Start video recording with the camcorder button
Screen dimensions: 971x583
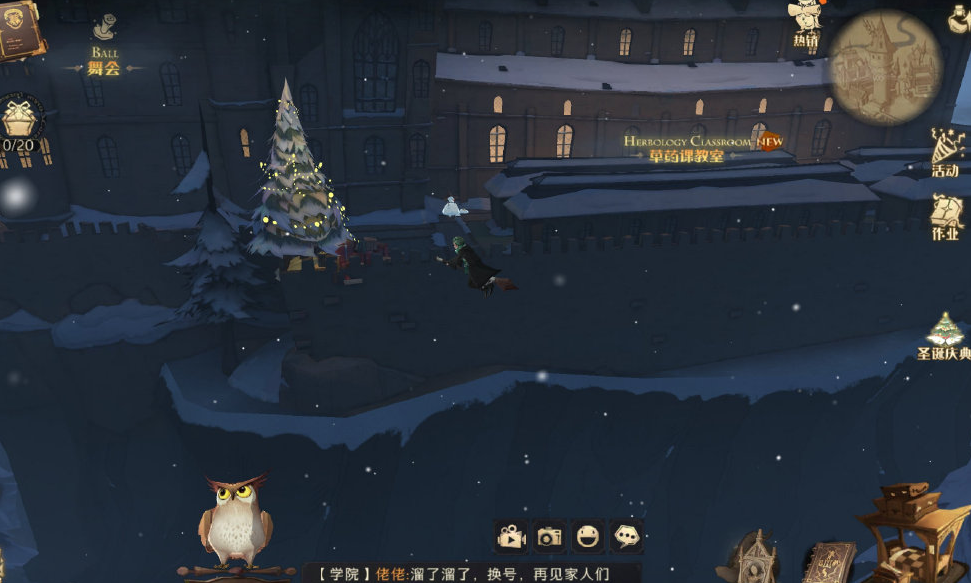[x=511, y=537]
